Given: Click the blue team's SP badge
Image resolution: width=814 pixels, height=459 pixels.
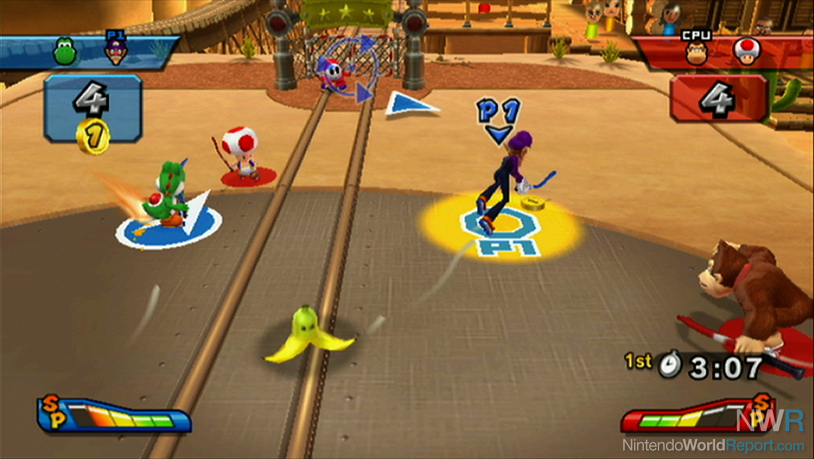Looking at the screenshot, I should [53, 410].
